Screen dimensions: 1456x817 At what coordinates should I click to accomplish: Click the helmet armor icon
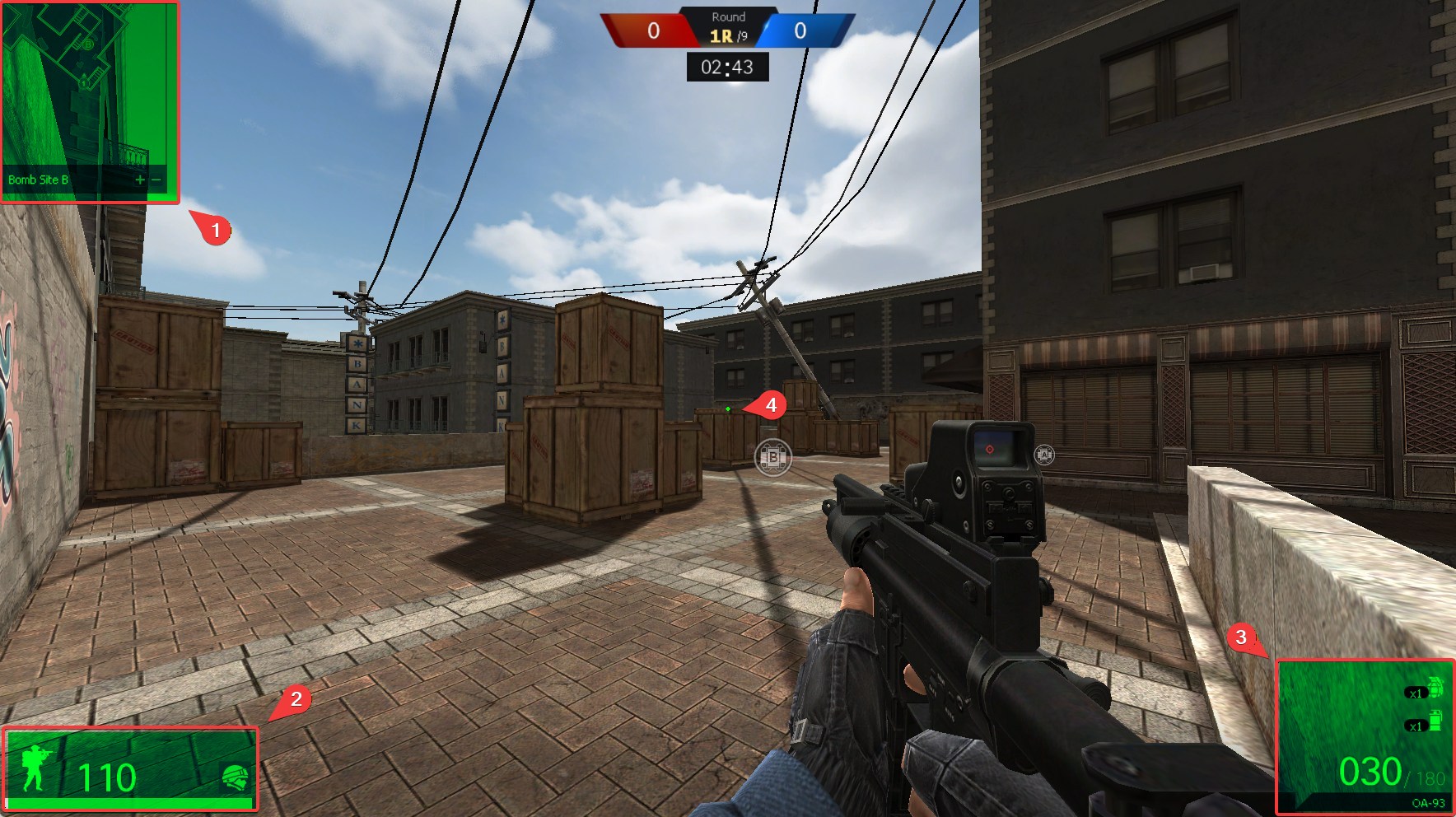[x=235, y=777]
